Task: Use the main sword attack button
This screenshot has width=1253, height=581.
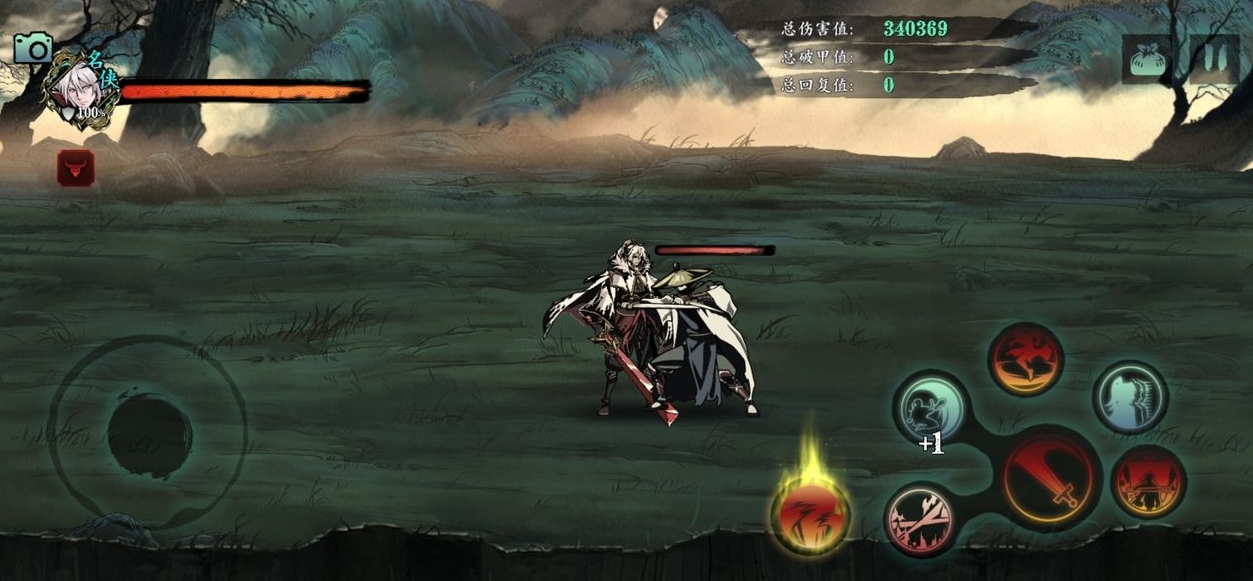Action: [1050, 478]
